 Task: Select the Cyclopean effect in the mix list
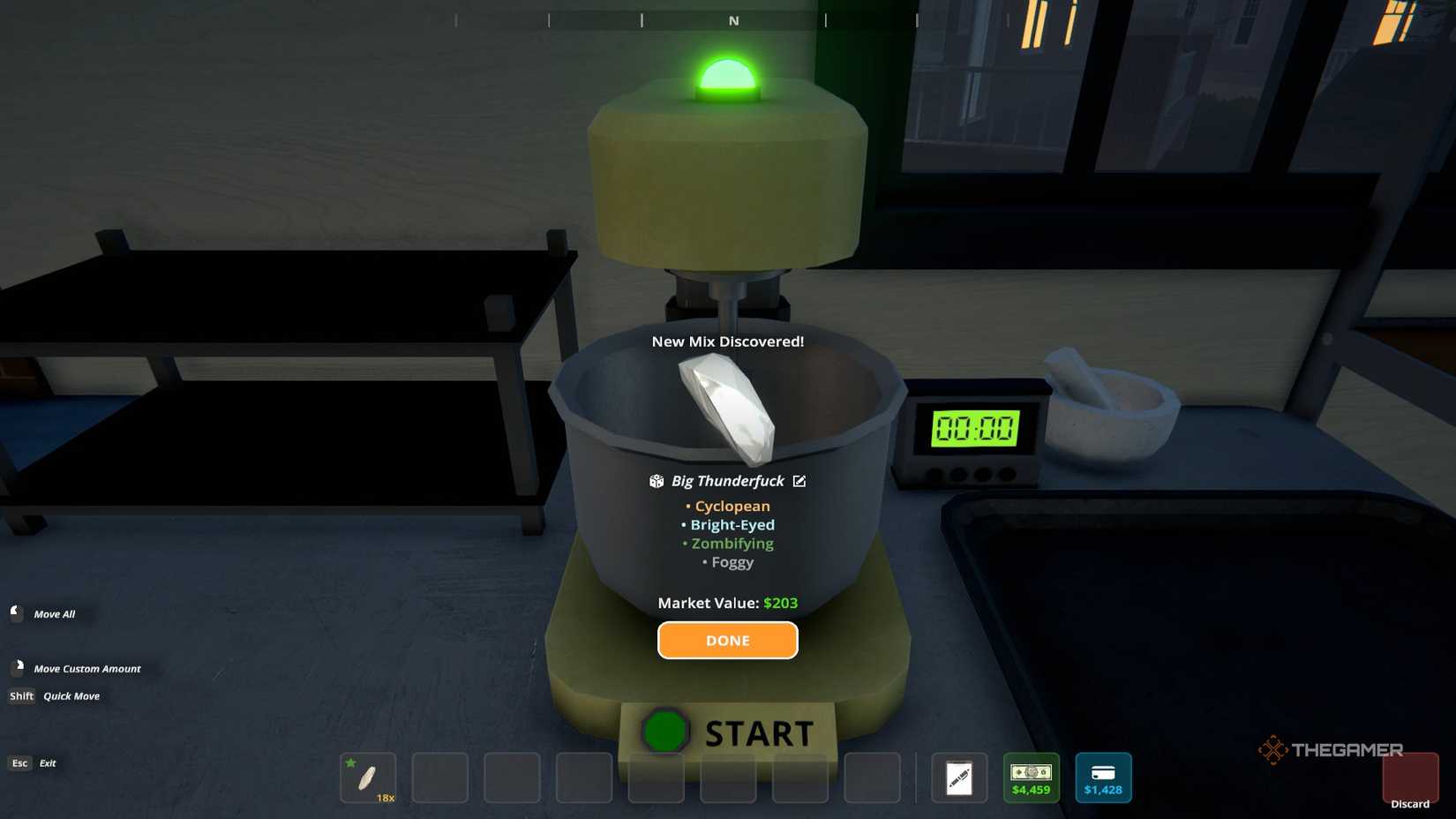tap(732, 506)
